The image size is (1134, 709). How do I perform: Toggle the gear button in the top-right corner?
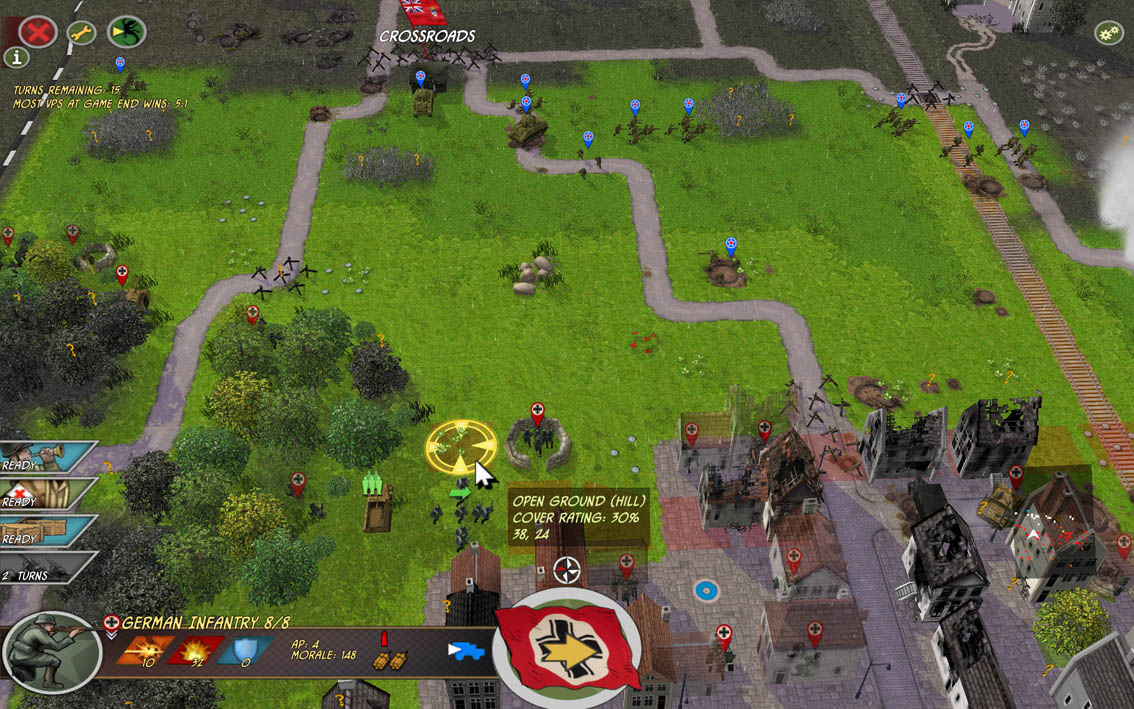(x=1108, y=33)
